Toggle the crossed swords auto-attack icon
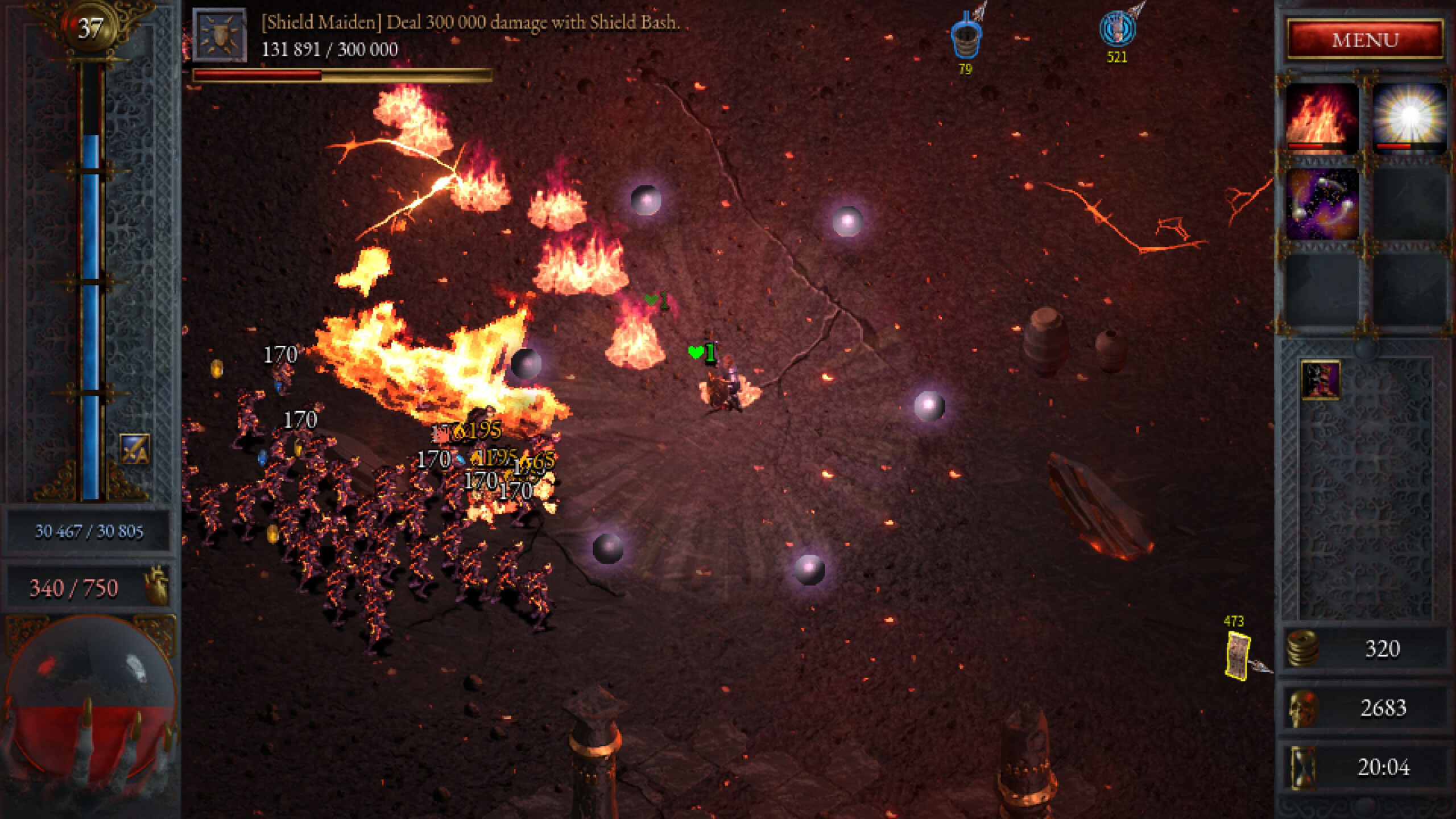Screen dimensions: 1456x819 click(135, 449)
